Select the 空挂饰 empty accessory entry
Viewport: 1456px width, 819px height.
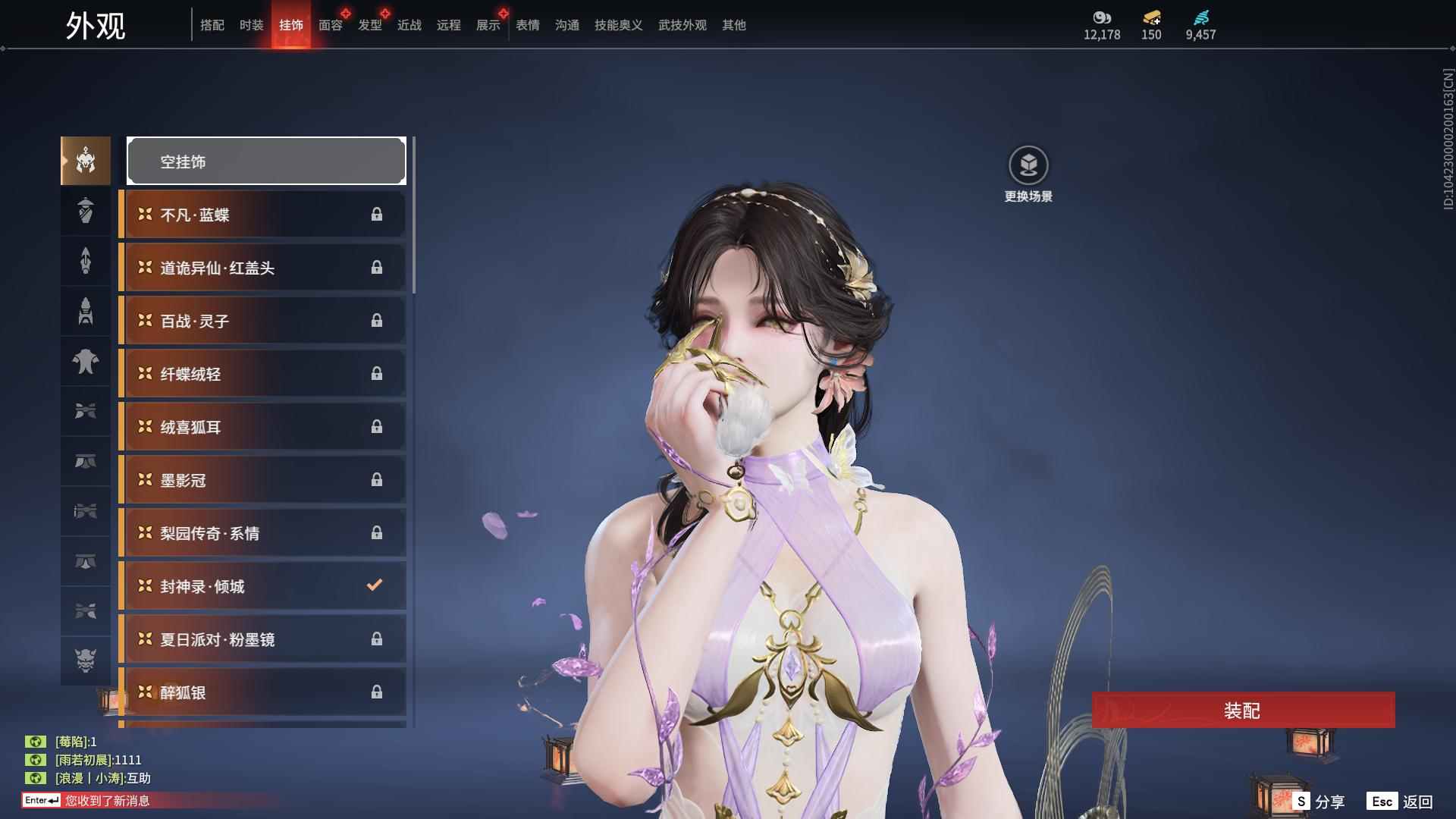tap(266, 161)
